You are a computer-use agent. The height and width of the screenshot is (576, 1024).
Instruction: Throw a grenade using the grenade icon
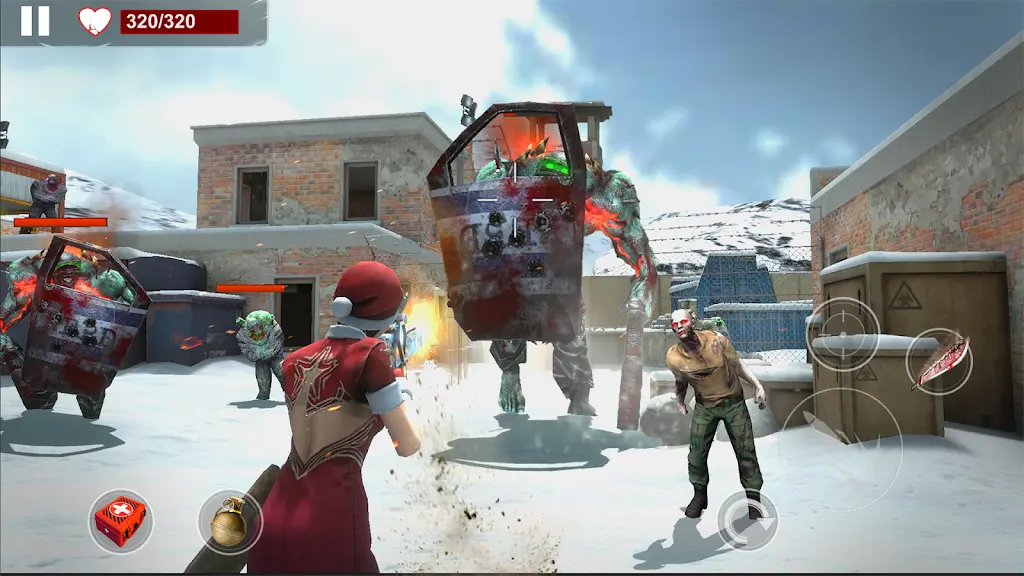coord(230,520)
